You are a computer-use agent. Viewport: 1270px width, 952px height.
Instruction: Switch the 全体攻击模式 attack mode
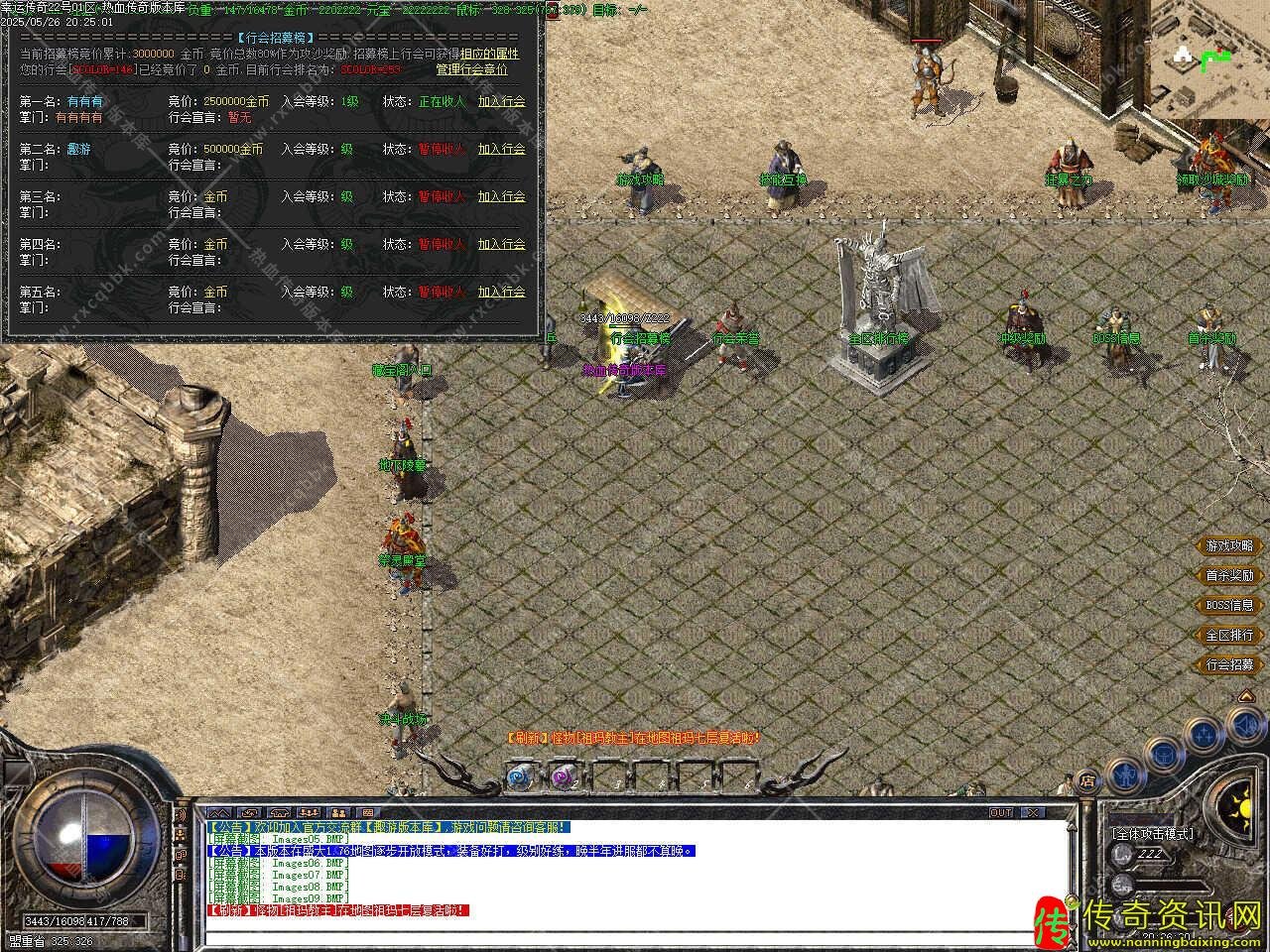click(1153, 835)
